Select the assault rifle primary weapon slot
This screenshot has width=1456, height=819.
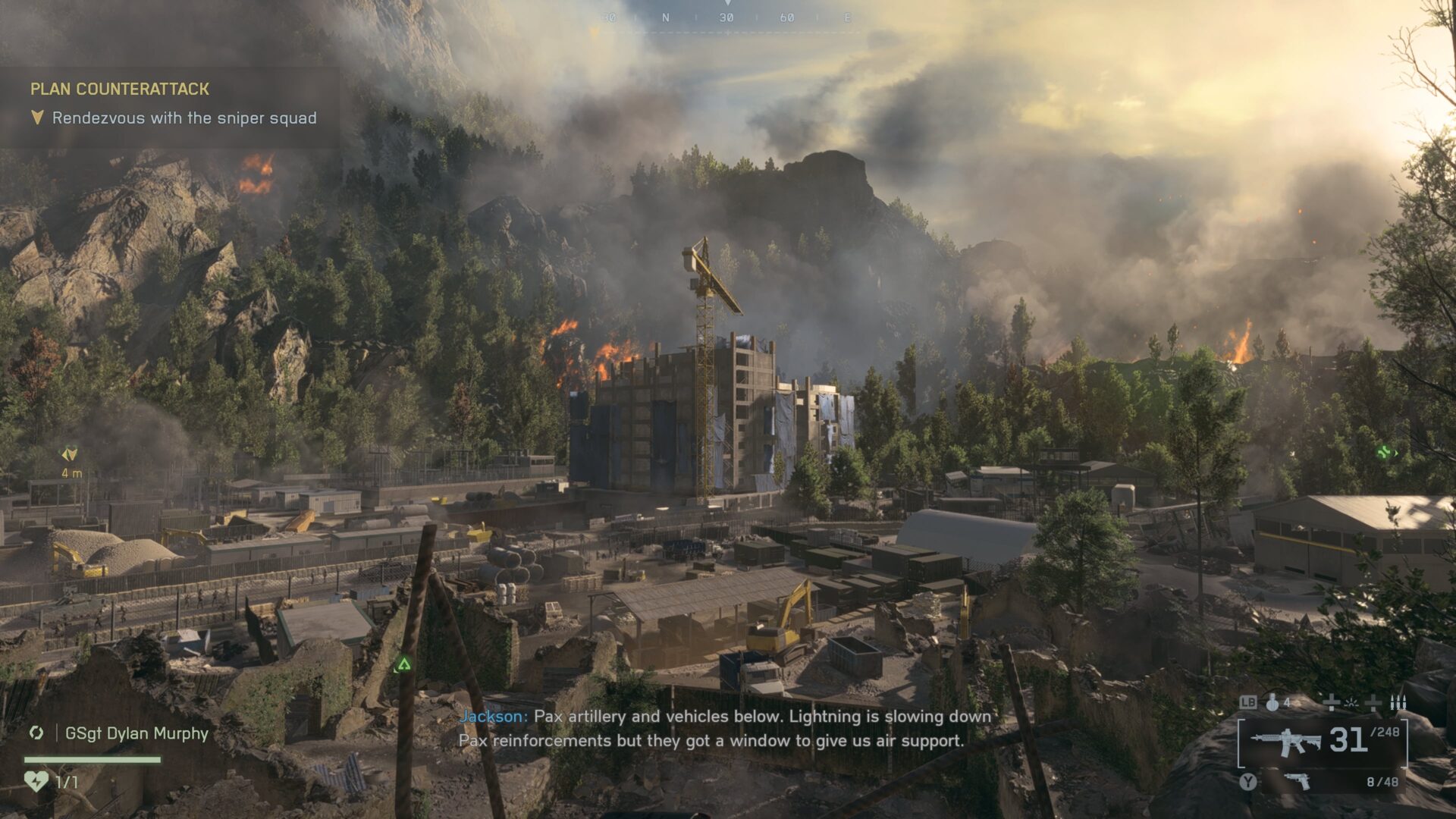tap(1285, 740)
